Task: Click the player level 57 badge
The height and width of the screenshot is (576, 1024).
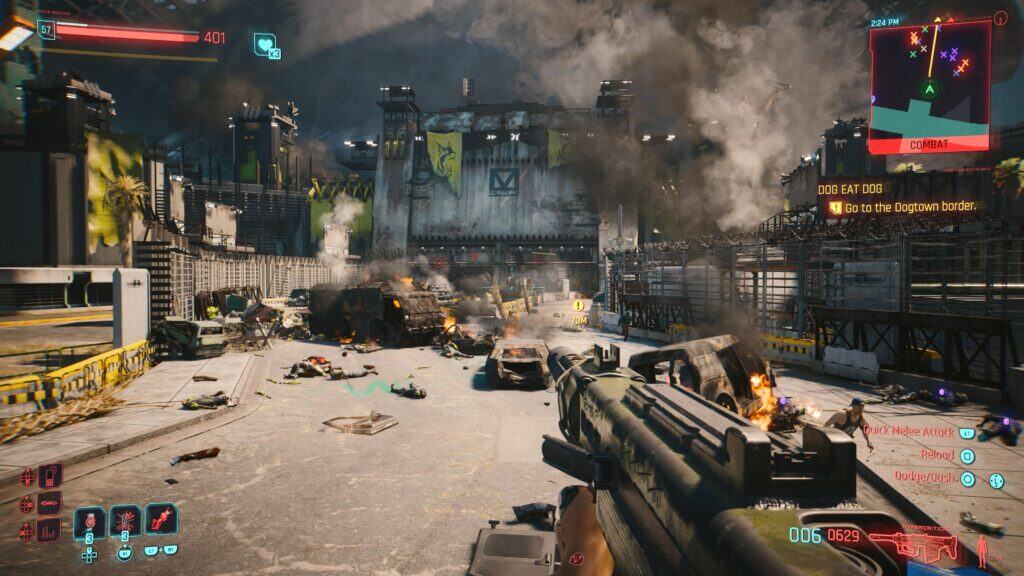Action: (46, 30)
